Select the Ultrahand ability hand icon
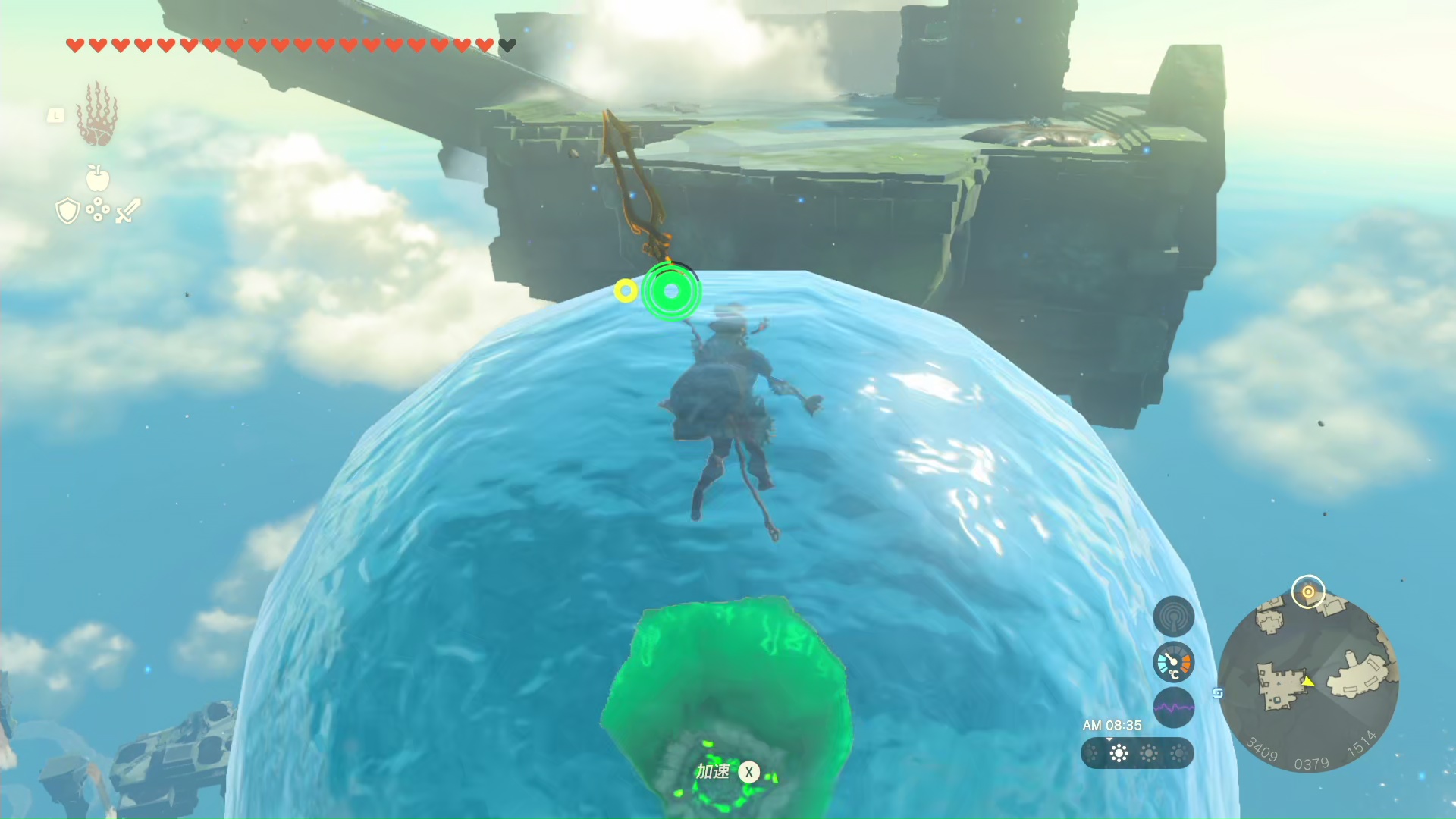1456x819 pixels. coord(97,115)
